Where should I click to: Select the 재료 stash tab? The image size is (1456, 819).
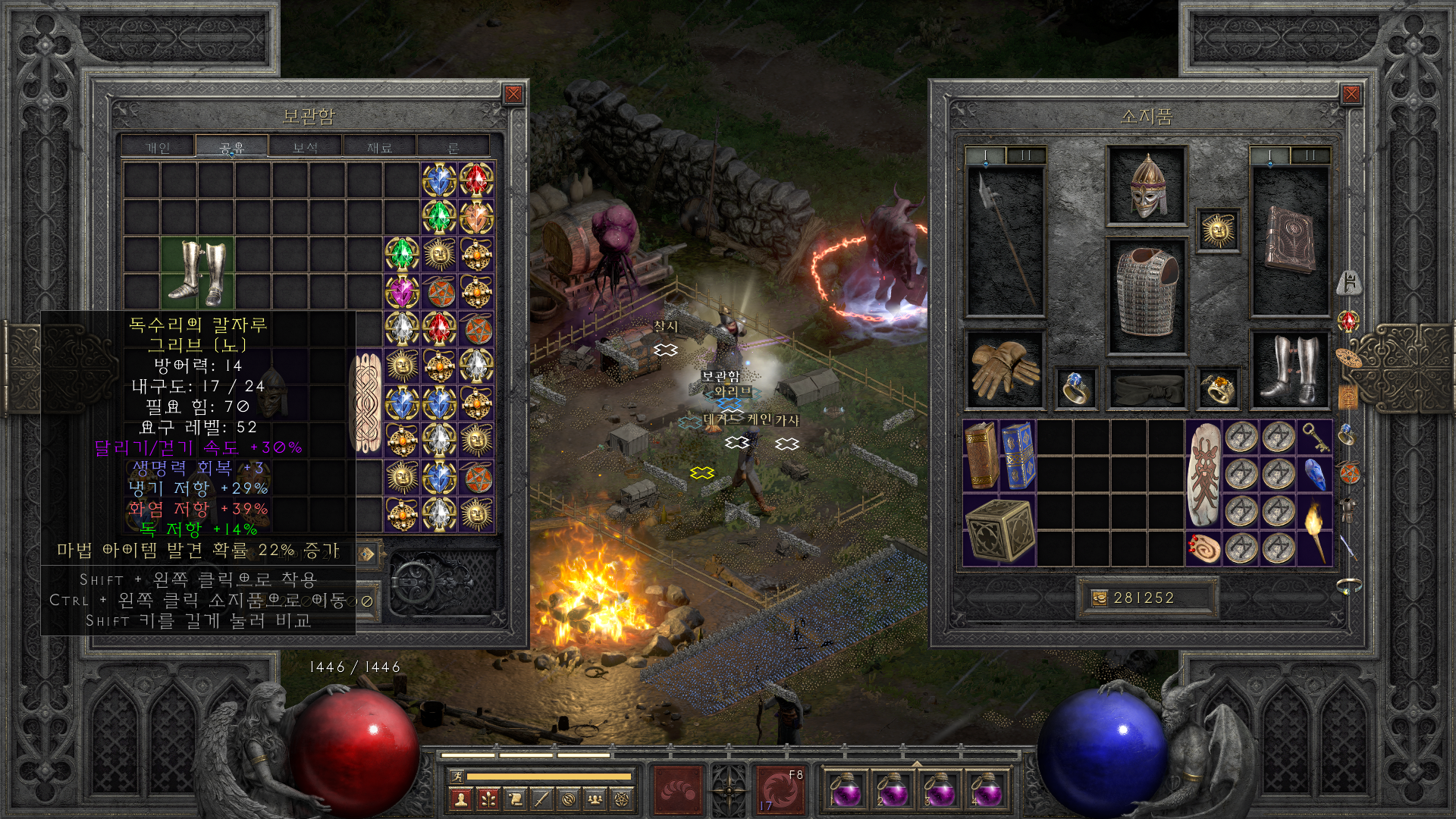pos(379,147)
